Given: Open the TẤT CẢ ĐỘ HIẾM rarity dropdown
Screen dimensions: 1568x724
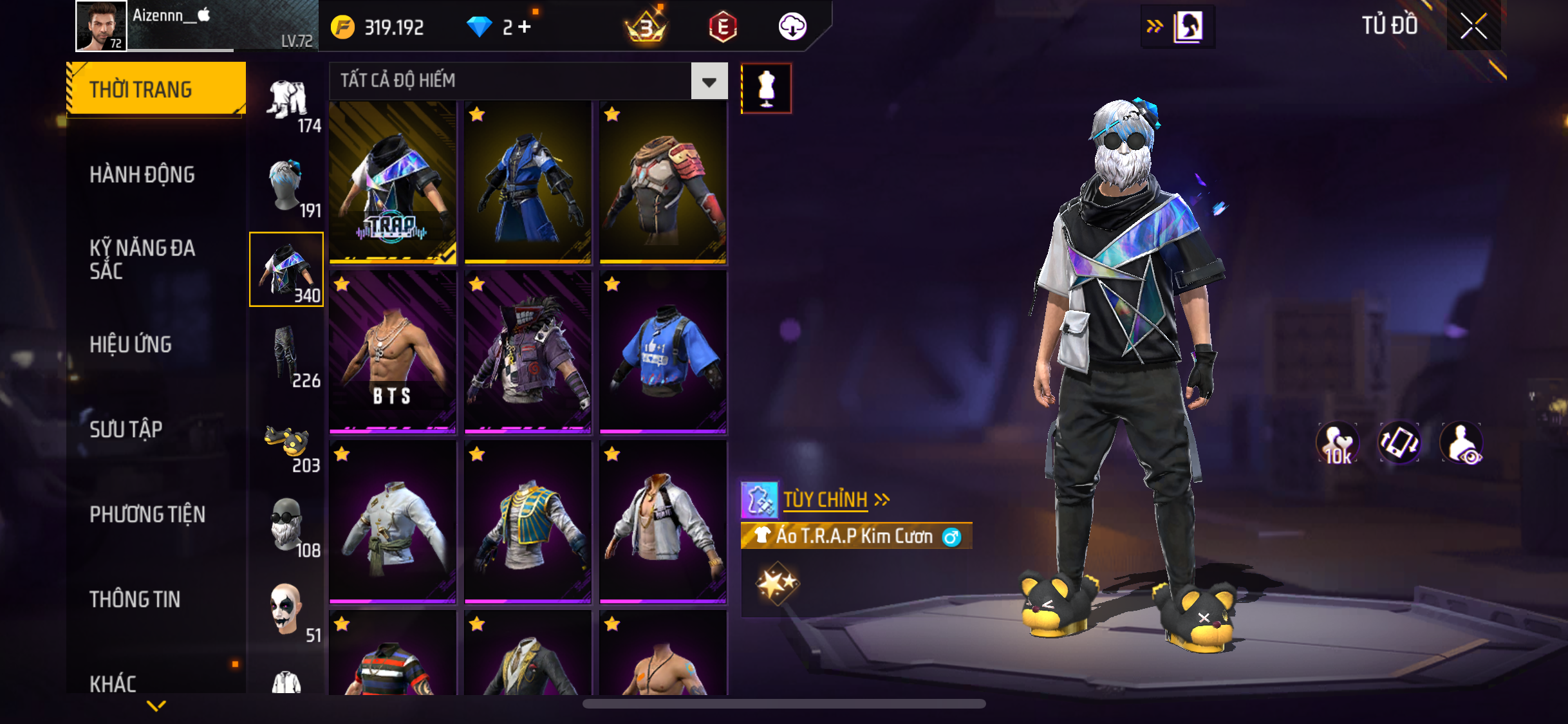Looking at the screenshot, I should click(709, 81).
